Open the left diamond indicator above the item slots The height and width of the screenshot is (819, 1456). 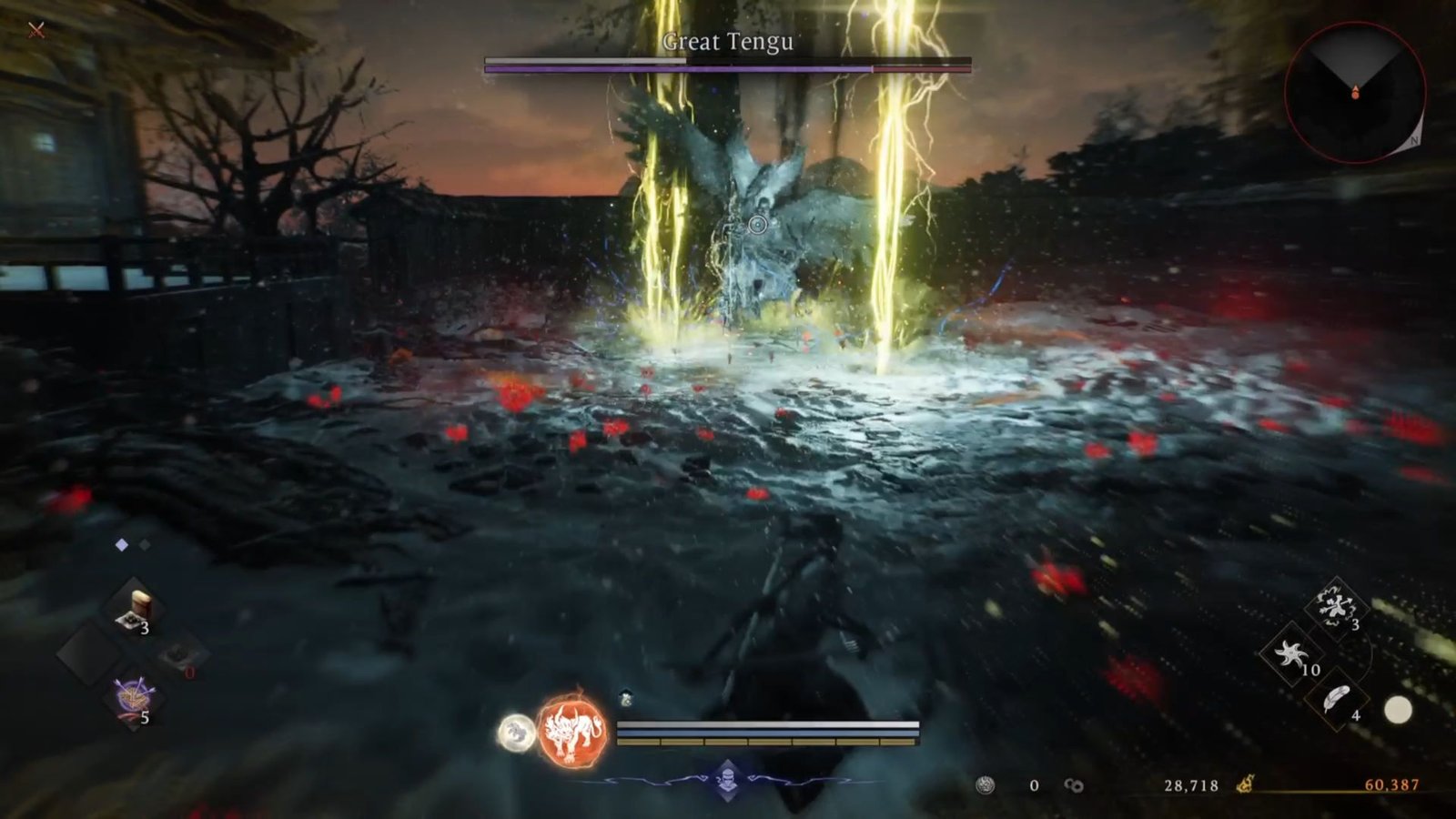pyautogui.click(x=121, y=543)
